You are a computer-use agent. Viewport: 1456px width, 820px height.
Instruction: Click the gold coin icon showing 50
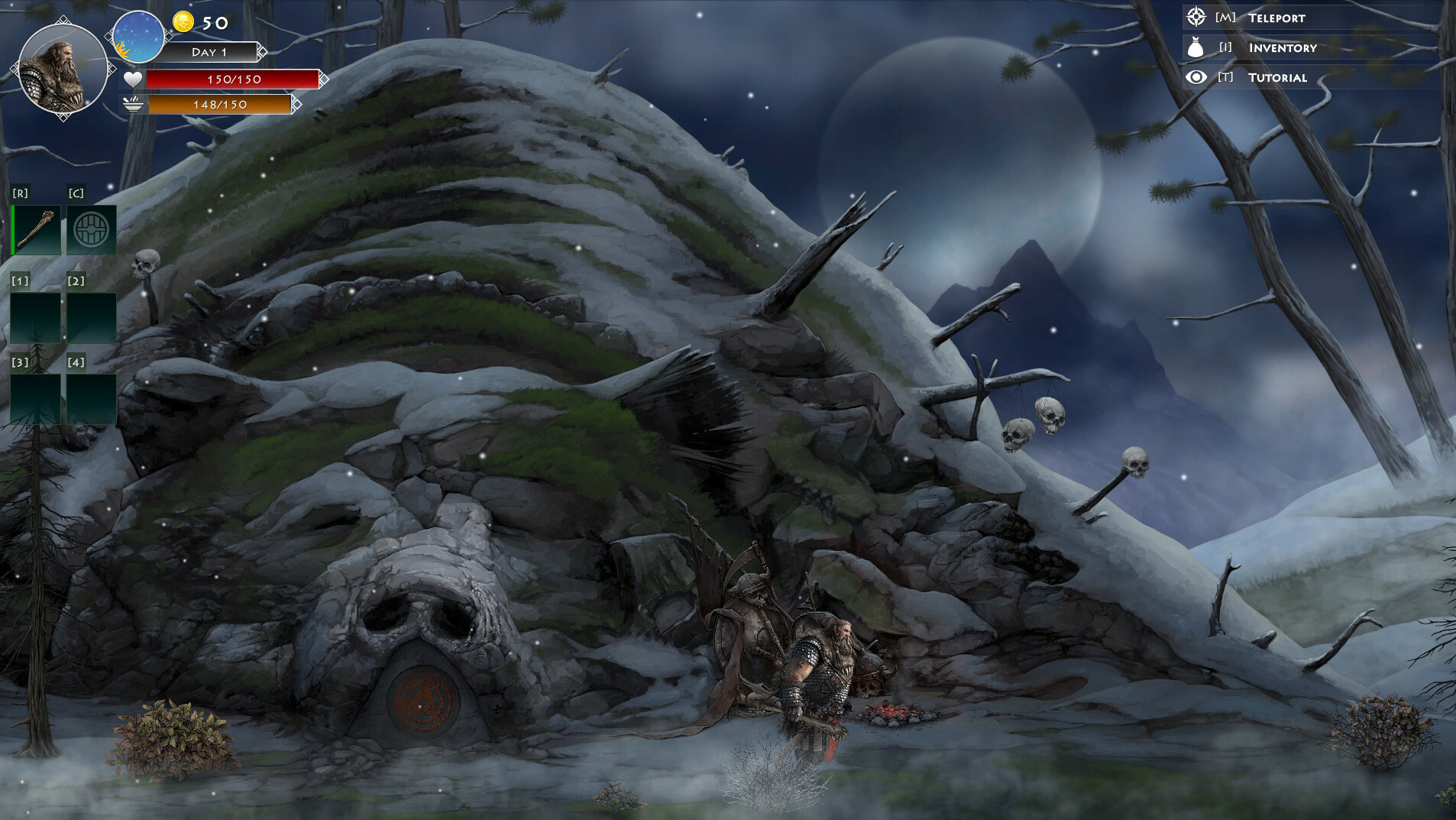pos(183,23)
